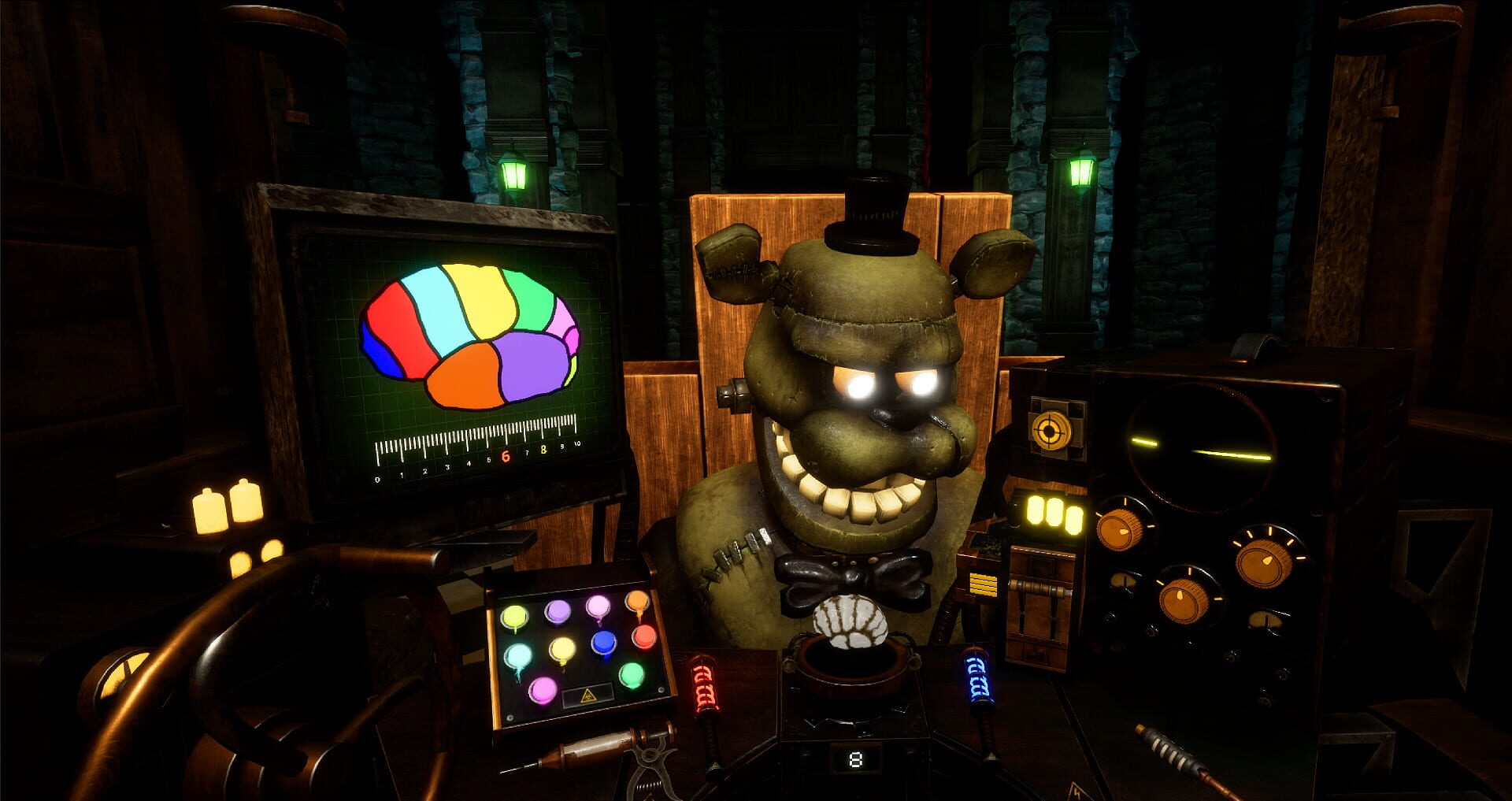Hit the red button on the panel

click(x=644, y=636)
